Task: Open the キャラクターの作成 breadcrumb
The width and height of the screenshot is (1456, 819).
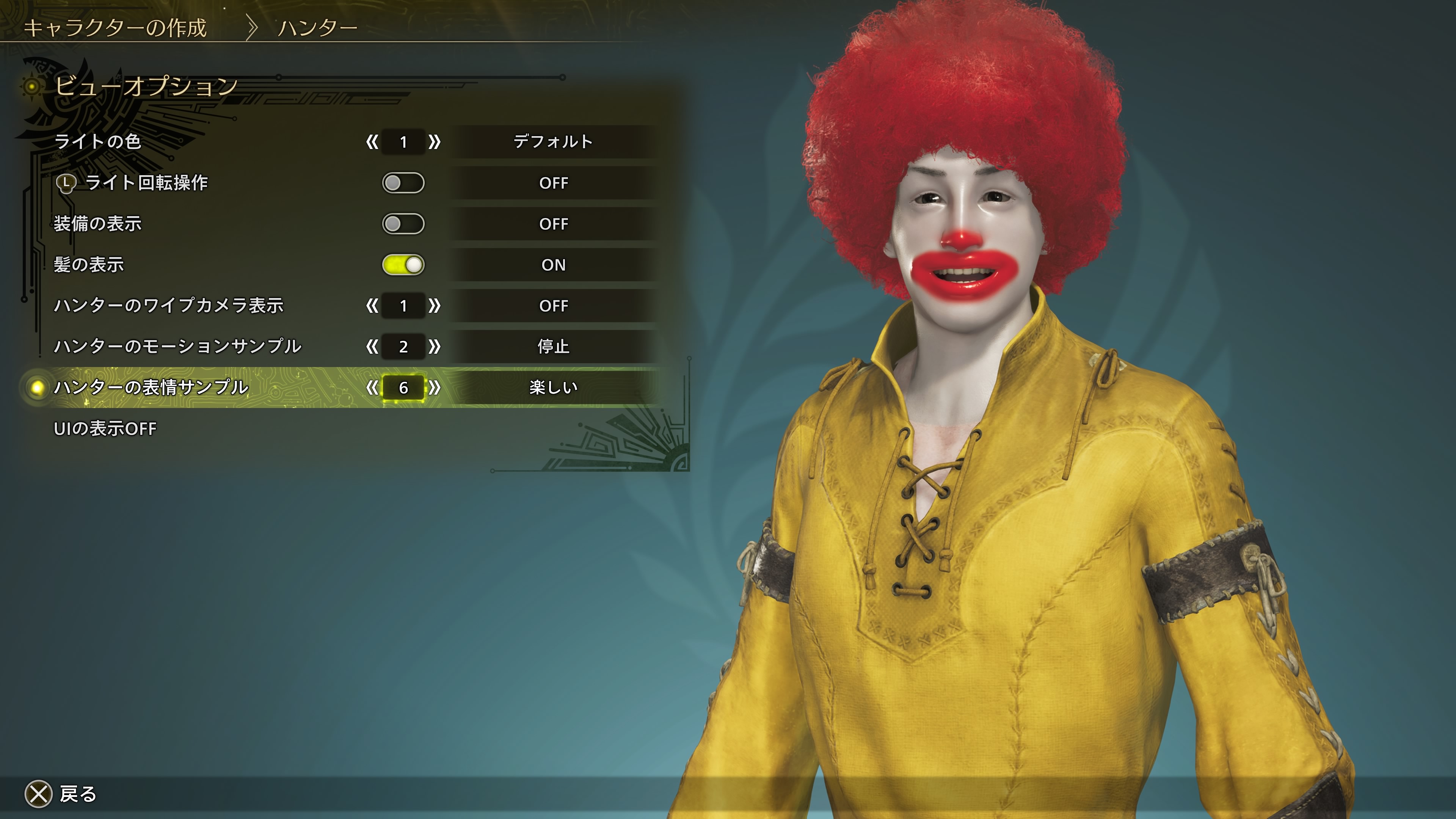Action: [x=115, y=28]
